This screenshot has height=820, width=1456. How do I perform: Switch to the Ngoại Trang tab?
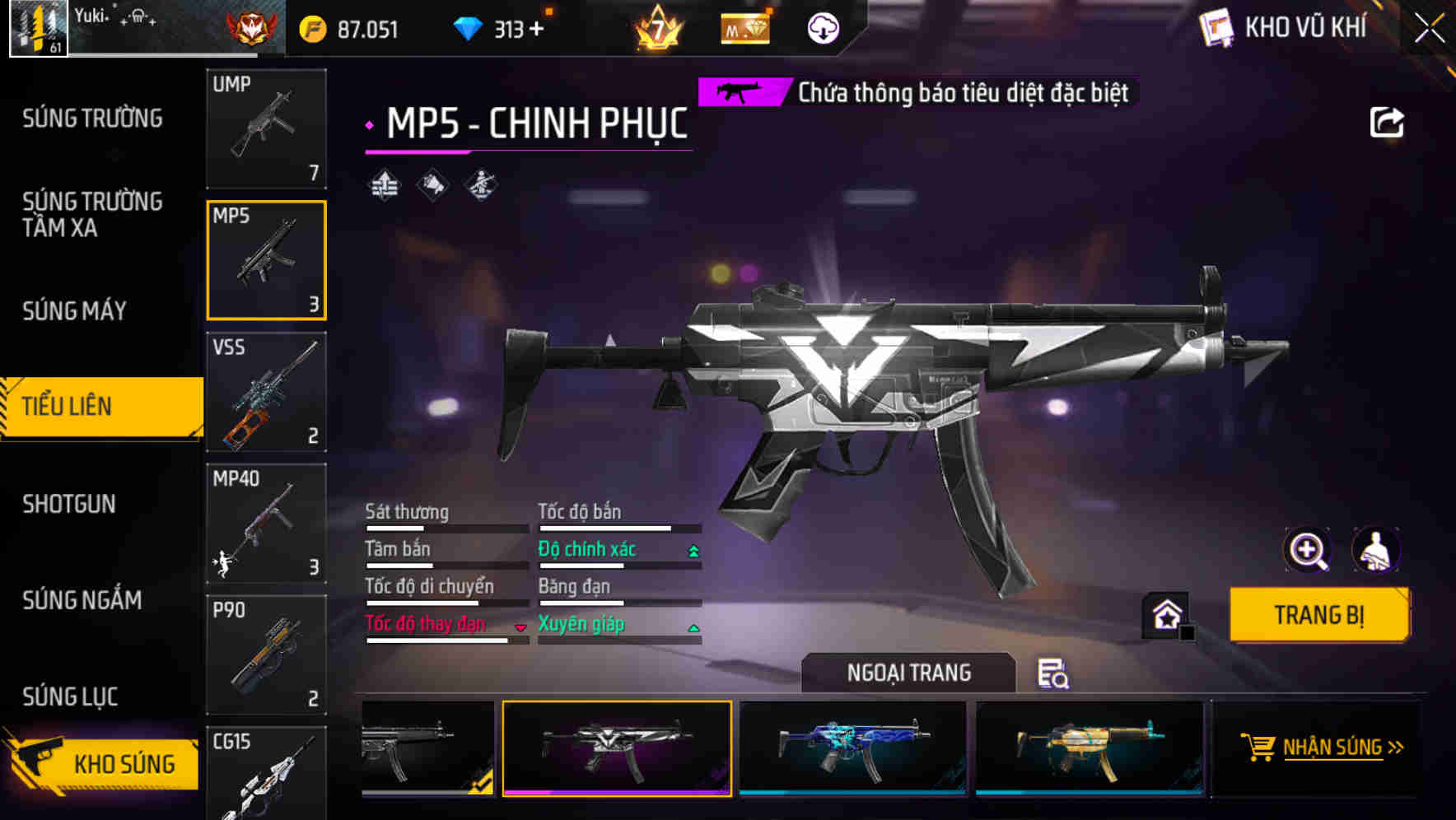[x=909, y=673]
